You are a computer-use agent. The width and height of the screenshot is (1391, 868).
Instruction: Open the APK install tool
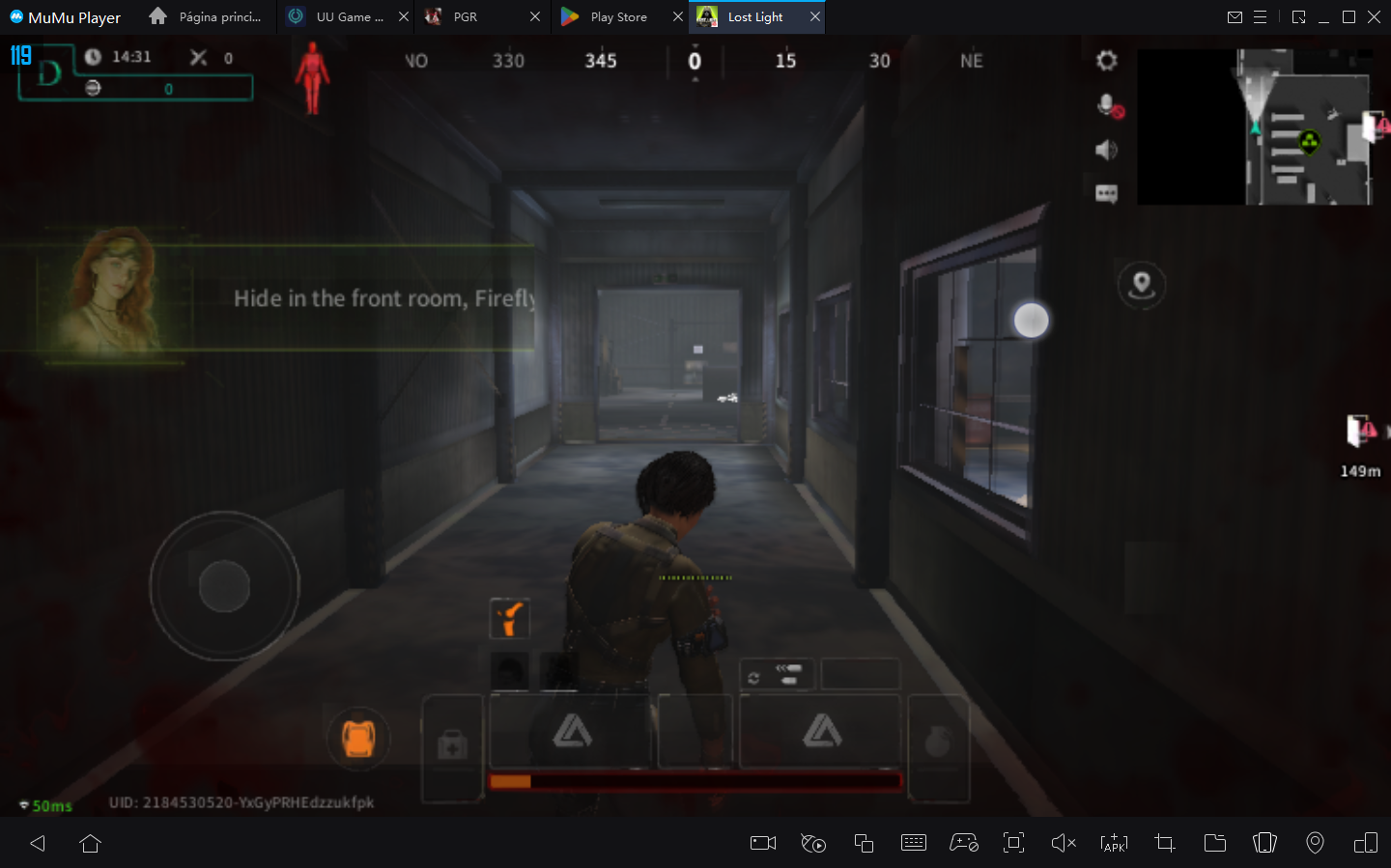[1114, 843]
